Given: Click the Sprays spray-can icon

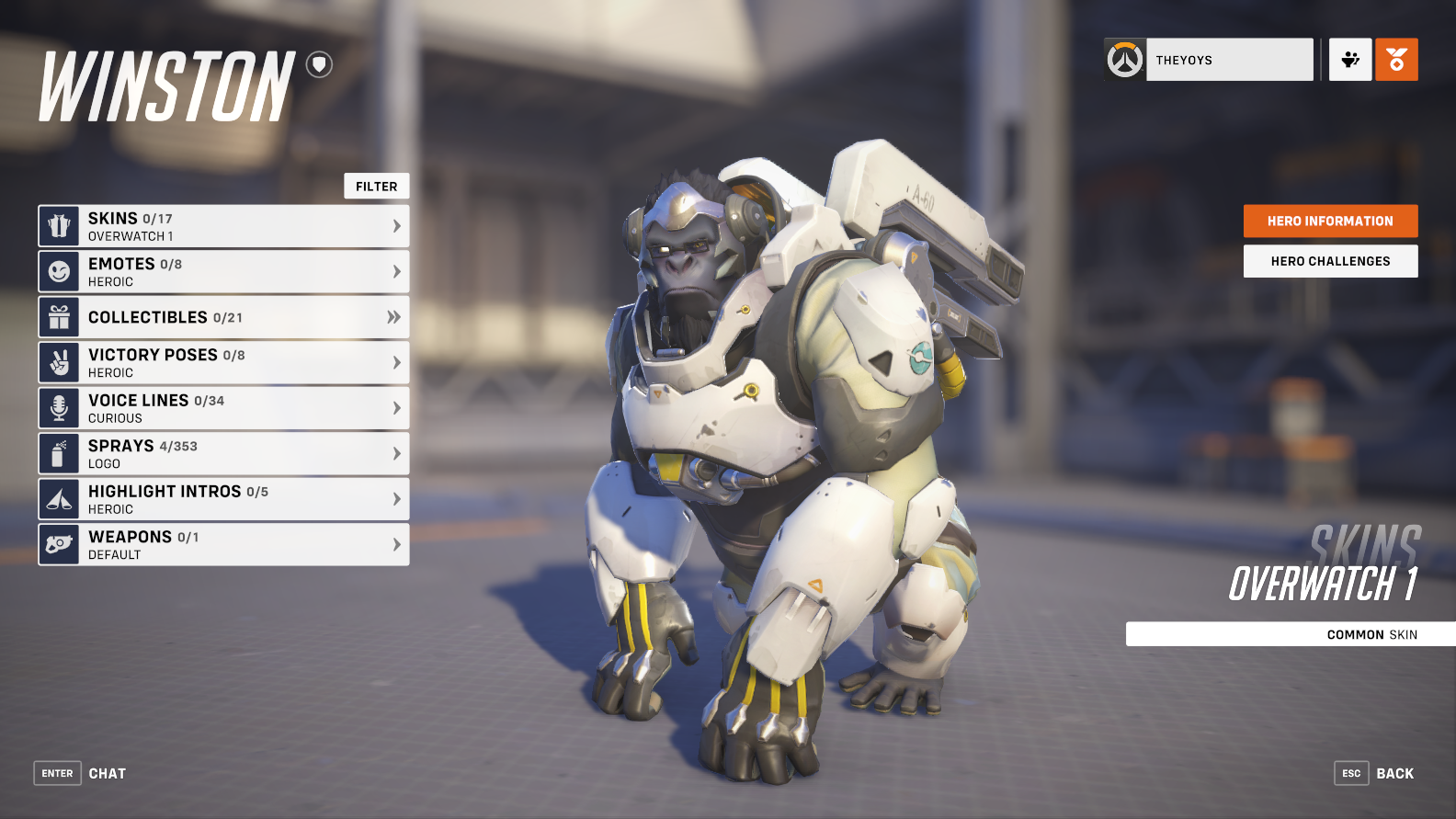Looking at the screenshot, I should coord(59,453).
